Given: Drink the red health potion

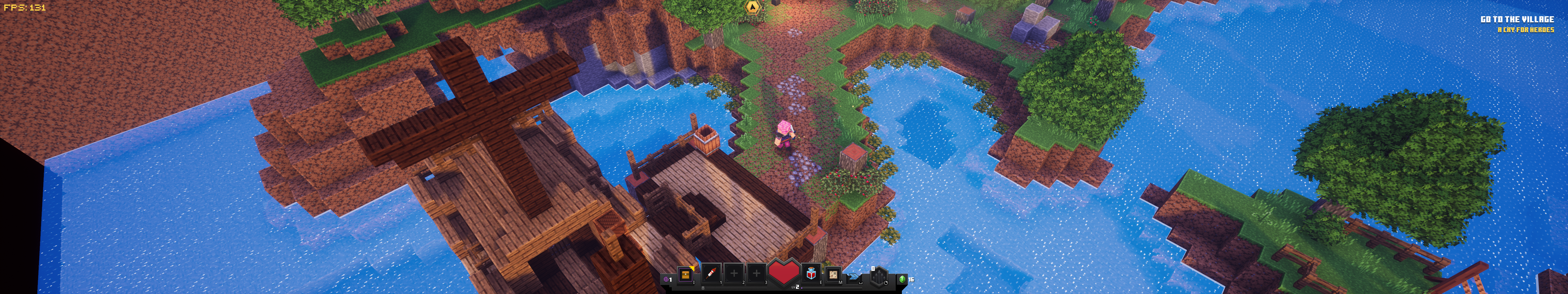Looking at the screenshot, I should pos(811,273).
